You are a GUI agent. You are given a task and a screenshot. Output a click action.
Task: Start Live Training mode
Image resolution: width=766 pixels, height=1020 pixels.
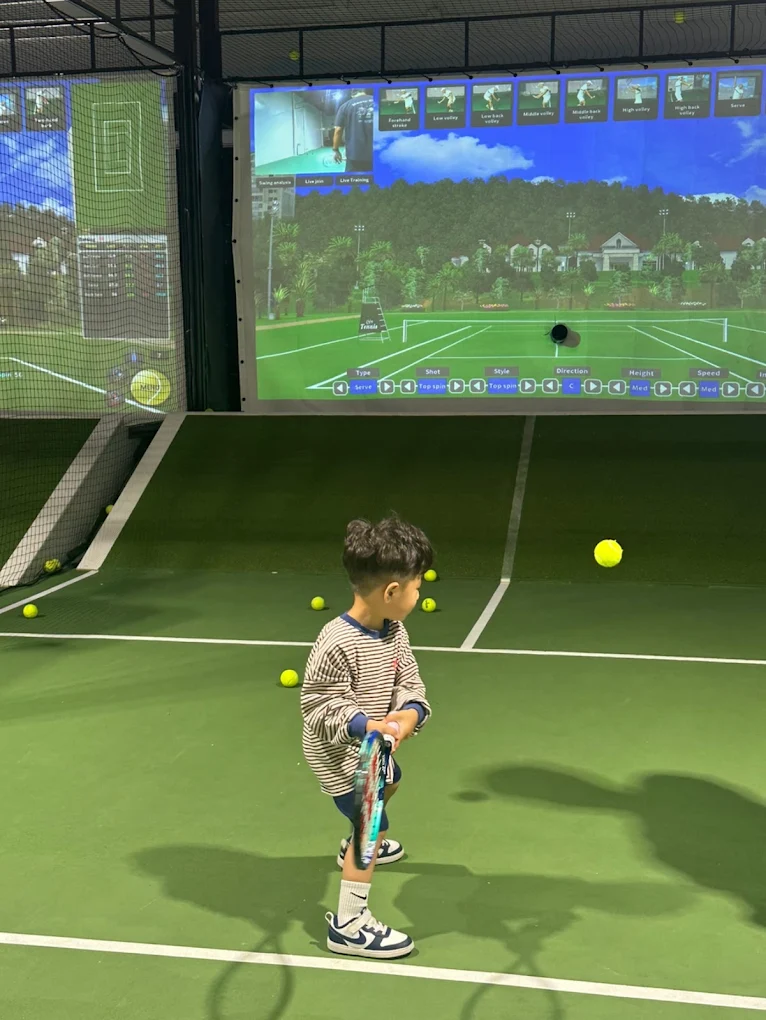coord(354,181)
